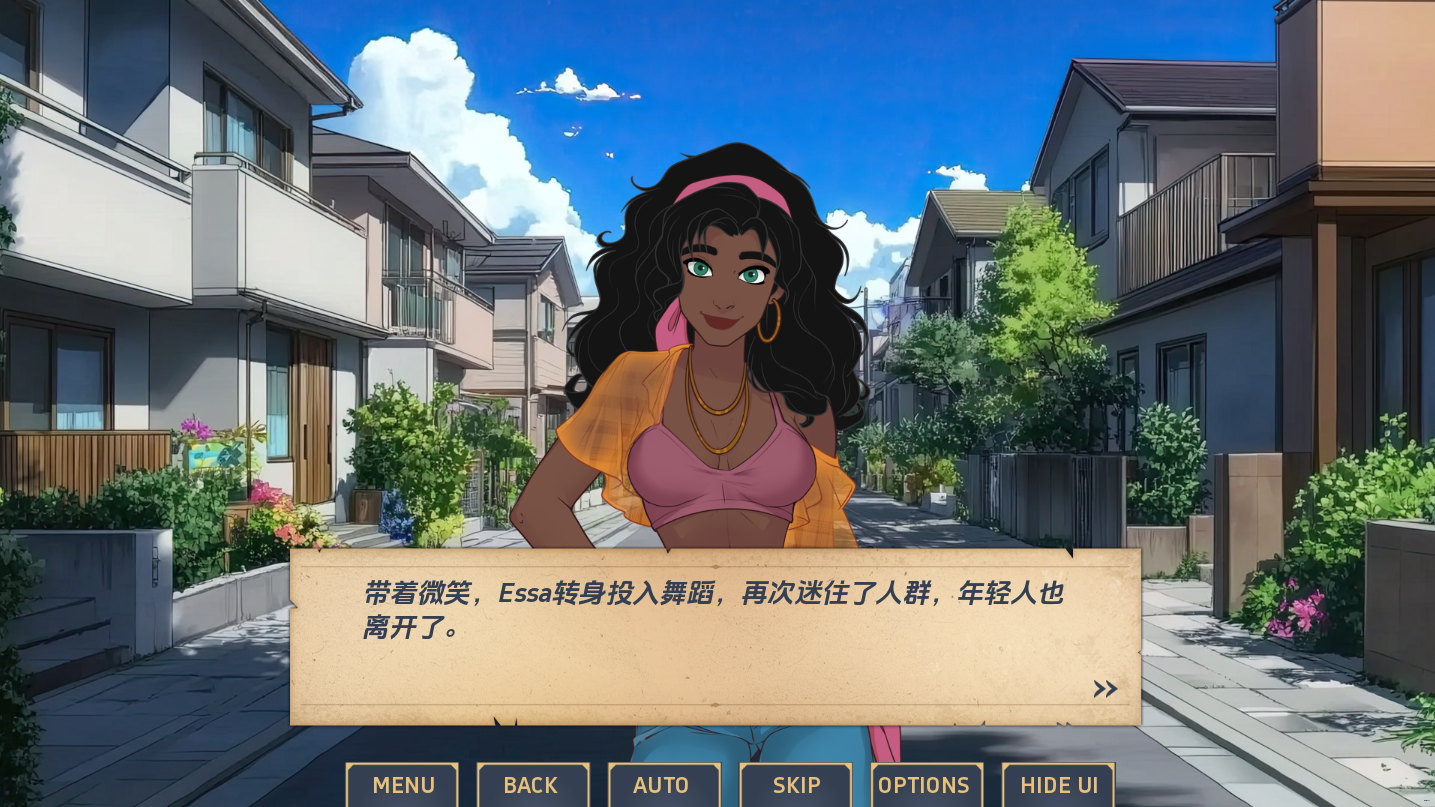Click OPTIONS in the bottom button bar

coord(925,785)
